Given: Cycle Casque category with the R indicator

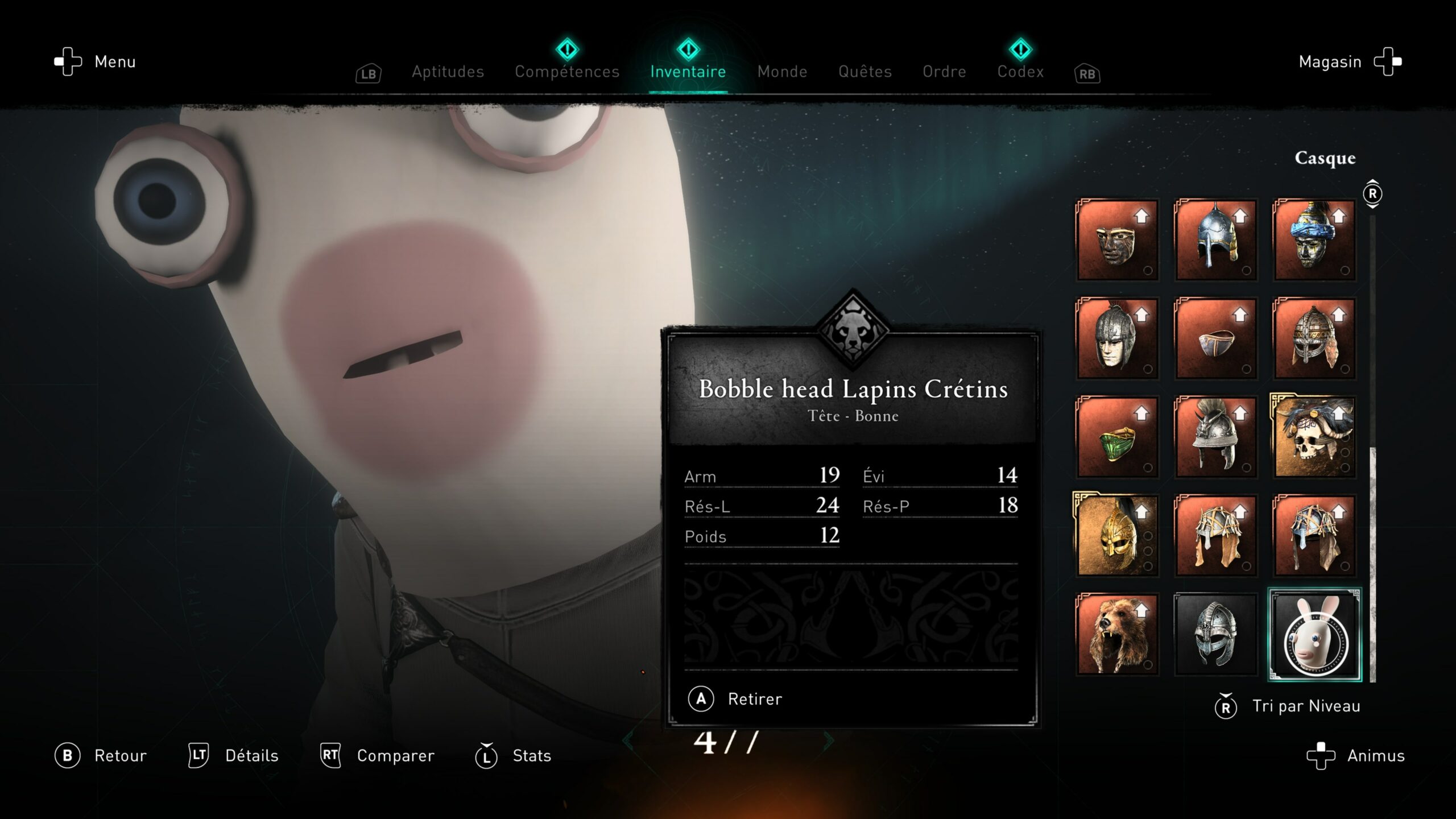Looking at the screenshot, I should (1374, 193).
